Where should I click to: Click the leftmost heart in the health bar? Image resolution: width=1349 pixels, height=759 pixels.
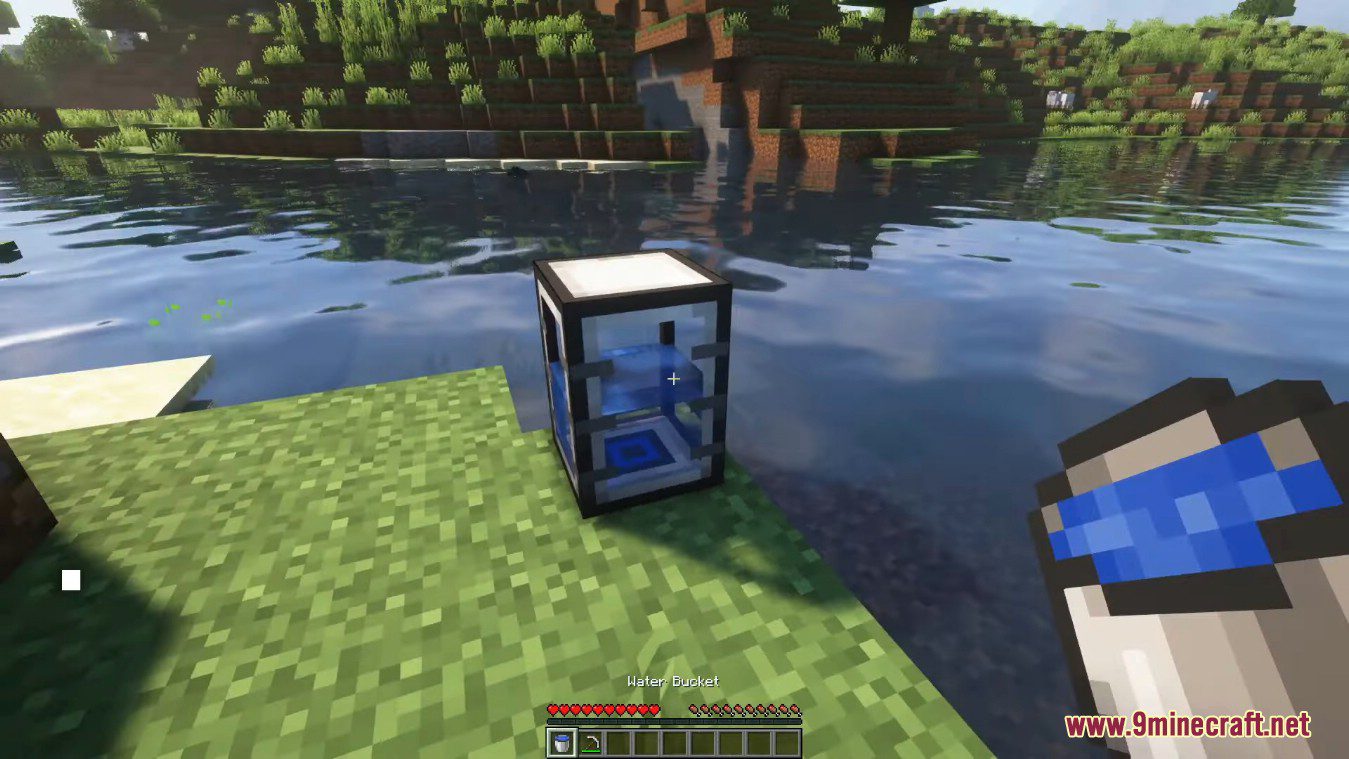pyautogui.click(x=552, y=709)
